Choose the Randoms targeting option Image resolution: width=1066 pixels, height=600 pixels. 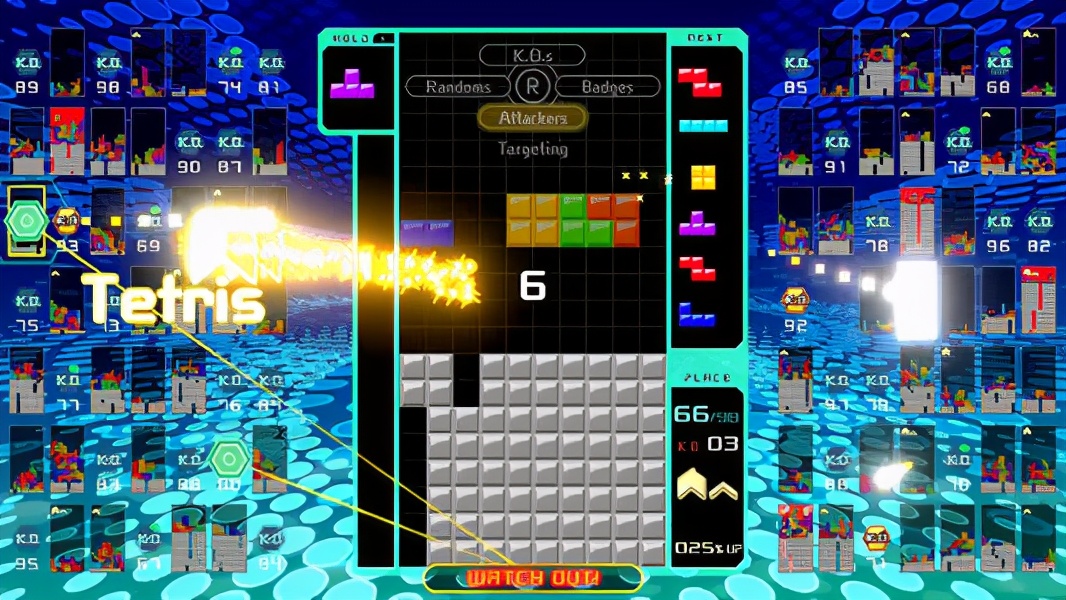coord(458,87)
